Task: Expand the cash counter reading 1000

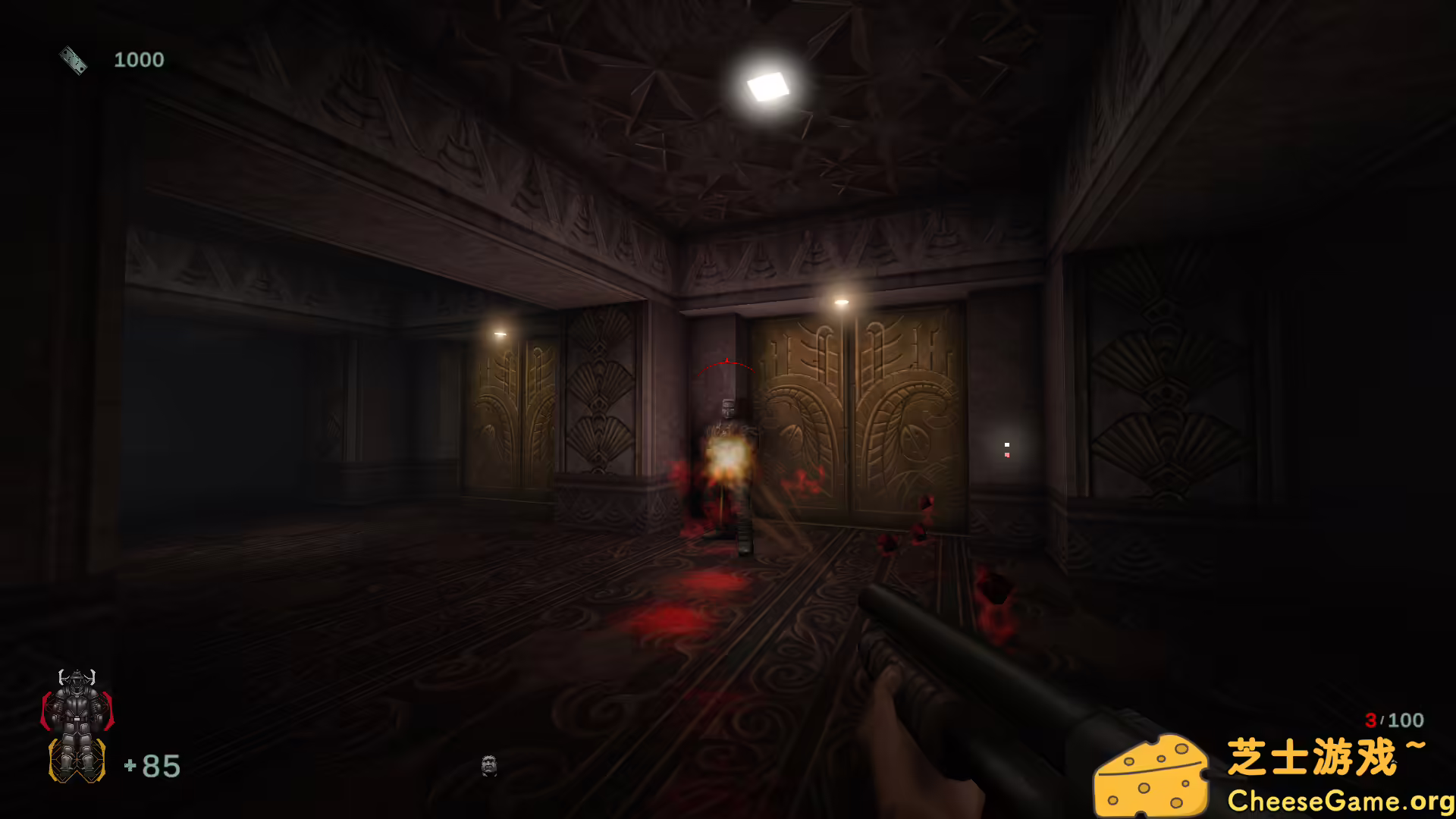Action: point(140,59)
